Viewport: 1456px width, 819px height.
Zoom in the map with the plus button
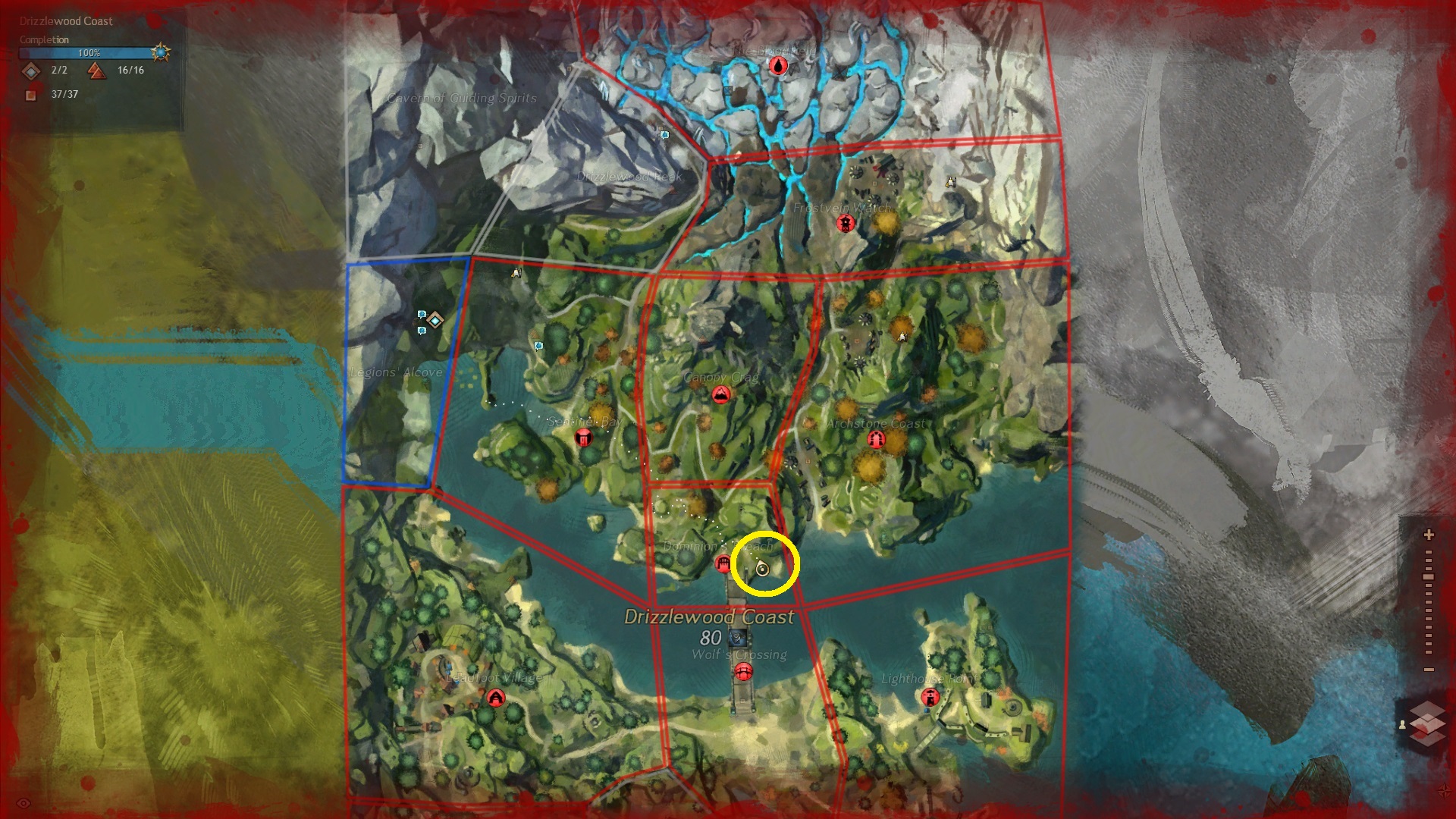point(1429,535)
